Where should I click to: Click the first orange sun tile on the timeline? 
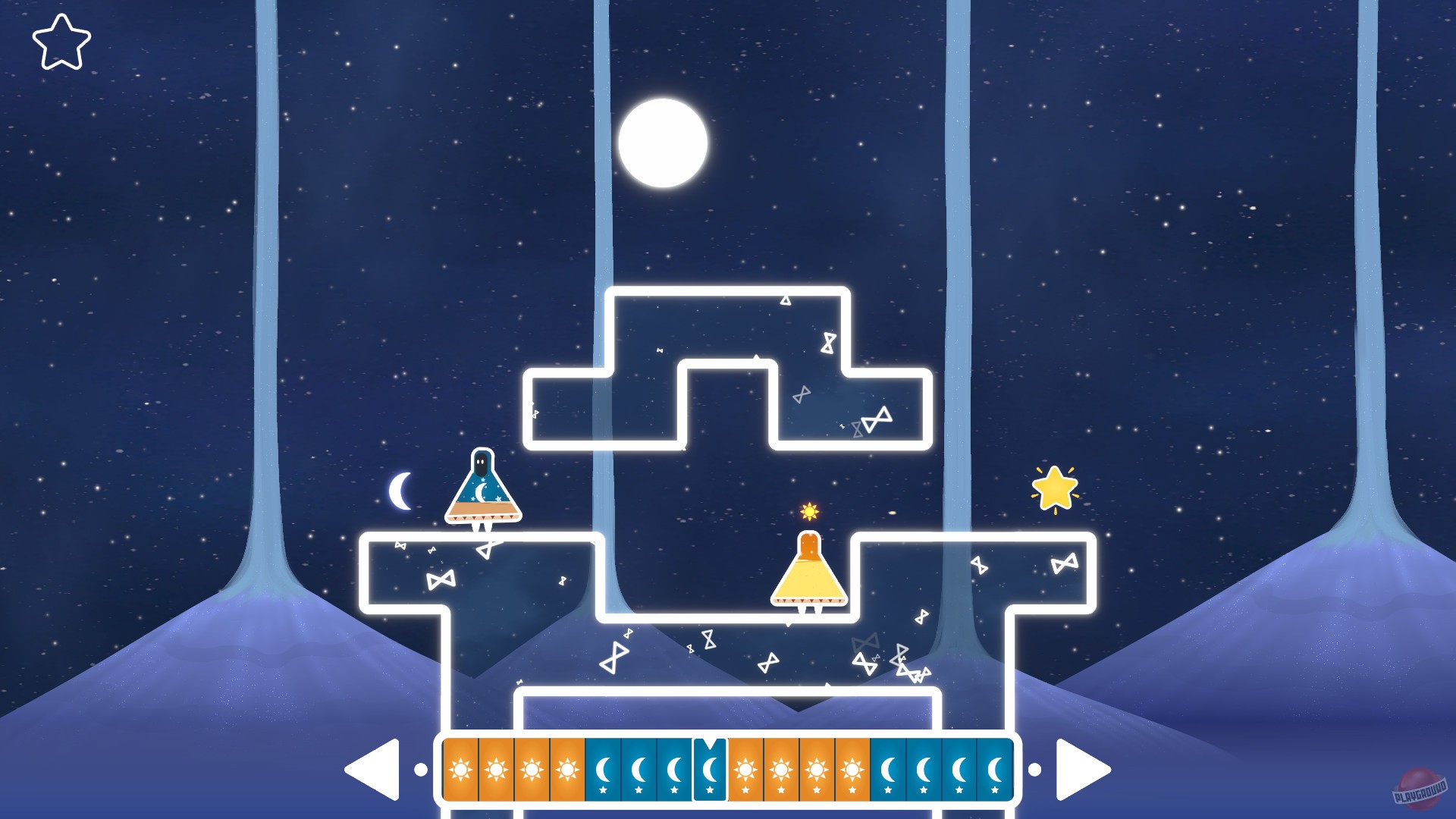pos(460,769)
